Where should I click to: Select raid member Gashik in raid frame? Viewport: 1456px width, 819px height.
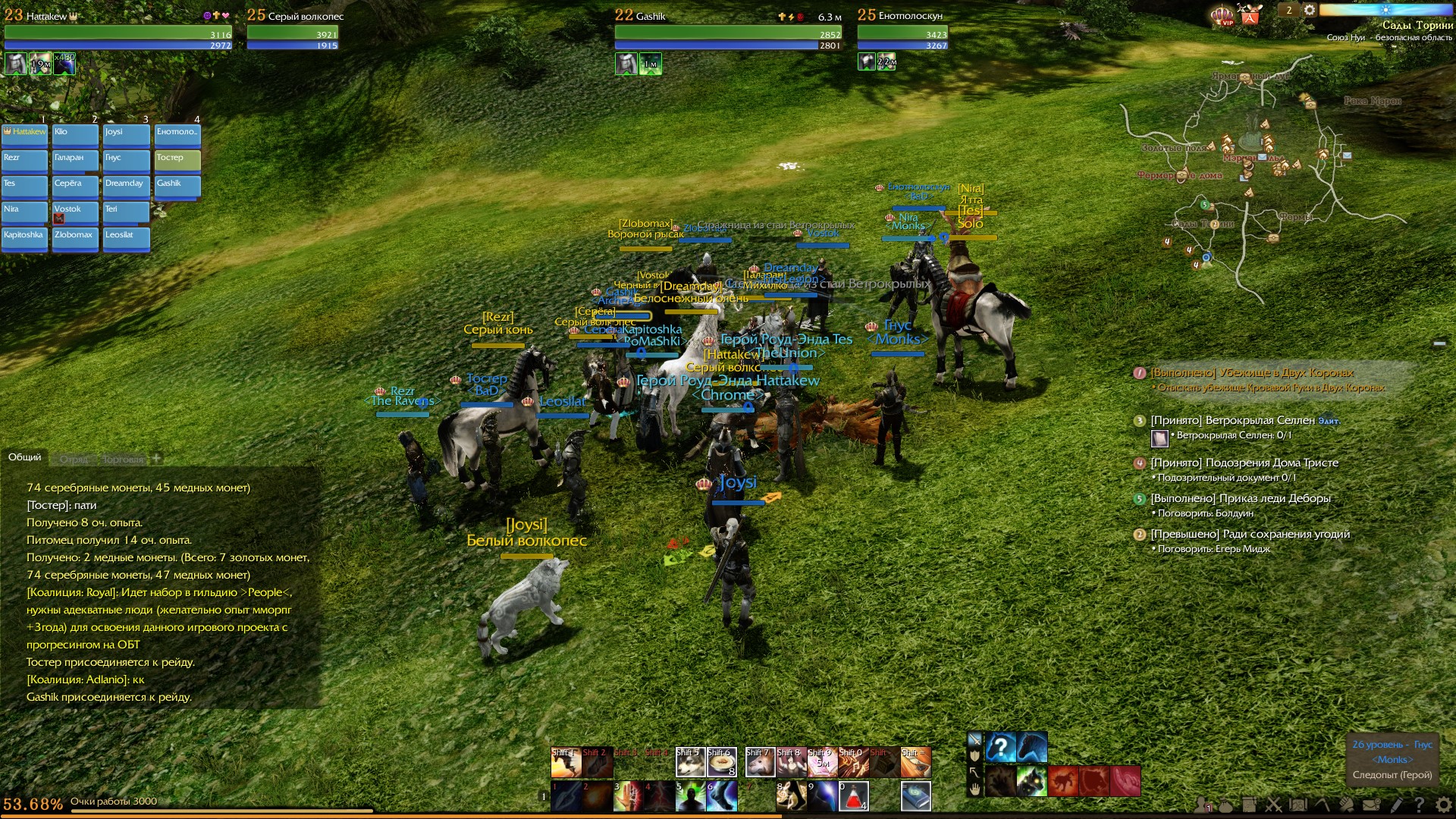177,185
